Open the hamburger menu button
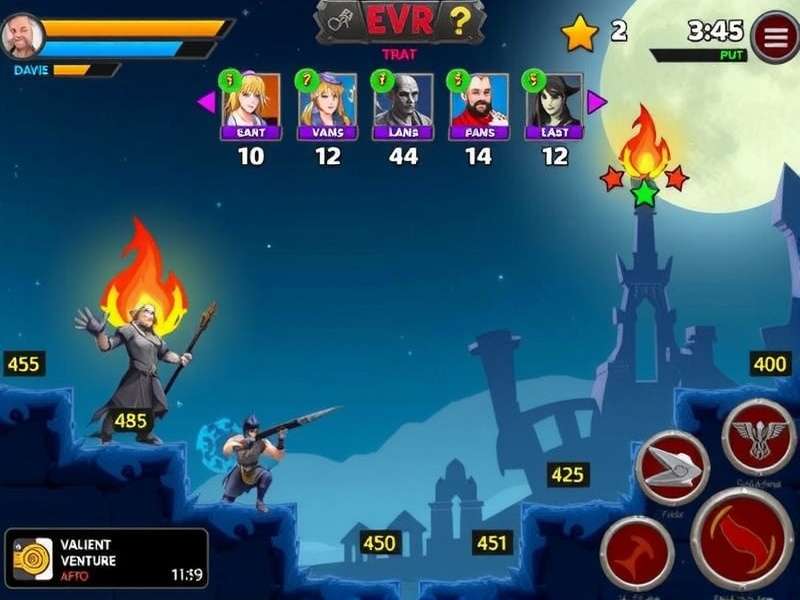Viewport: 800px width, 600px height. tap(775, 38)
